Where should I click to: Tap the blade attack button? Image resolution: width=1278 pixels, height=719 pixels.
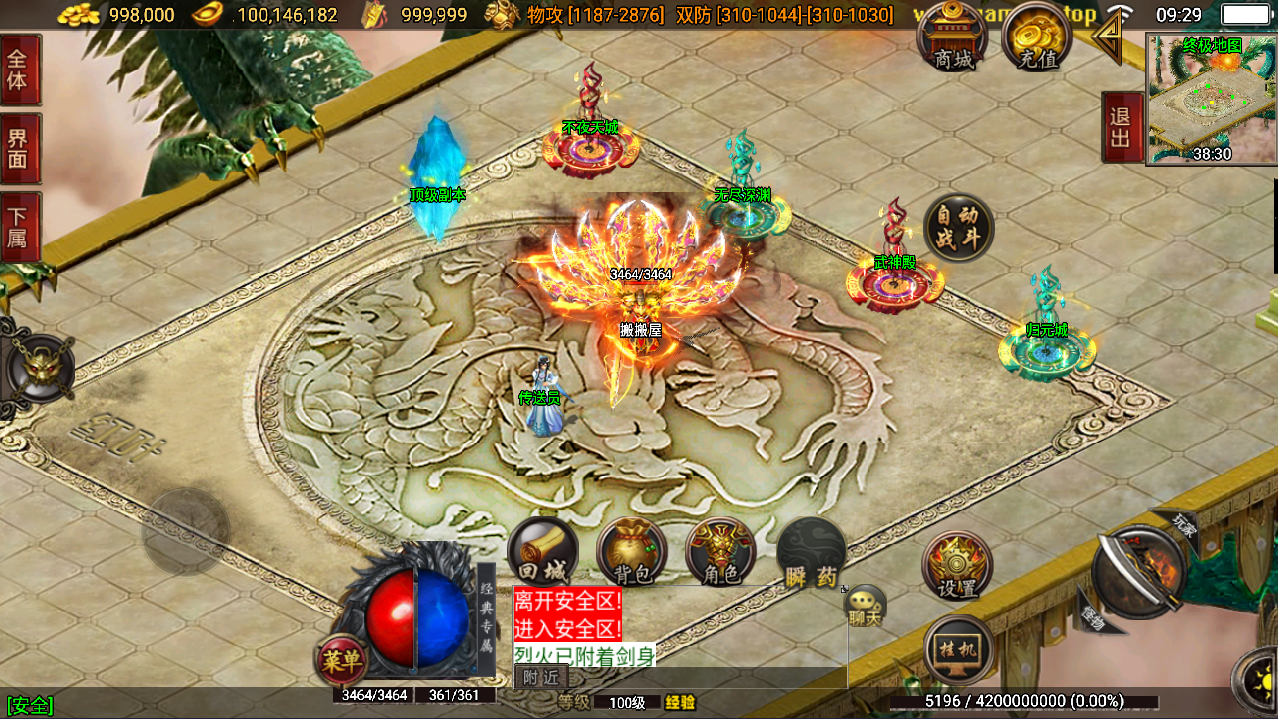(1139, 570)
